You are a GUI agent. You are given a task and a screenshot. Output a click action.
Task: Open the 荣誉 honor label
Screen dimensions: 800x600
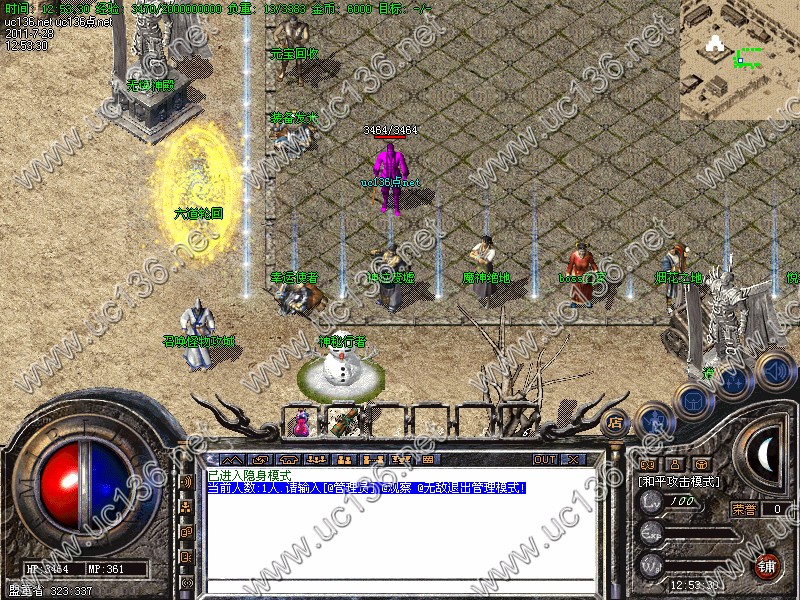pos(744,508)
